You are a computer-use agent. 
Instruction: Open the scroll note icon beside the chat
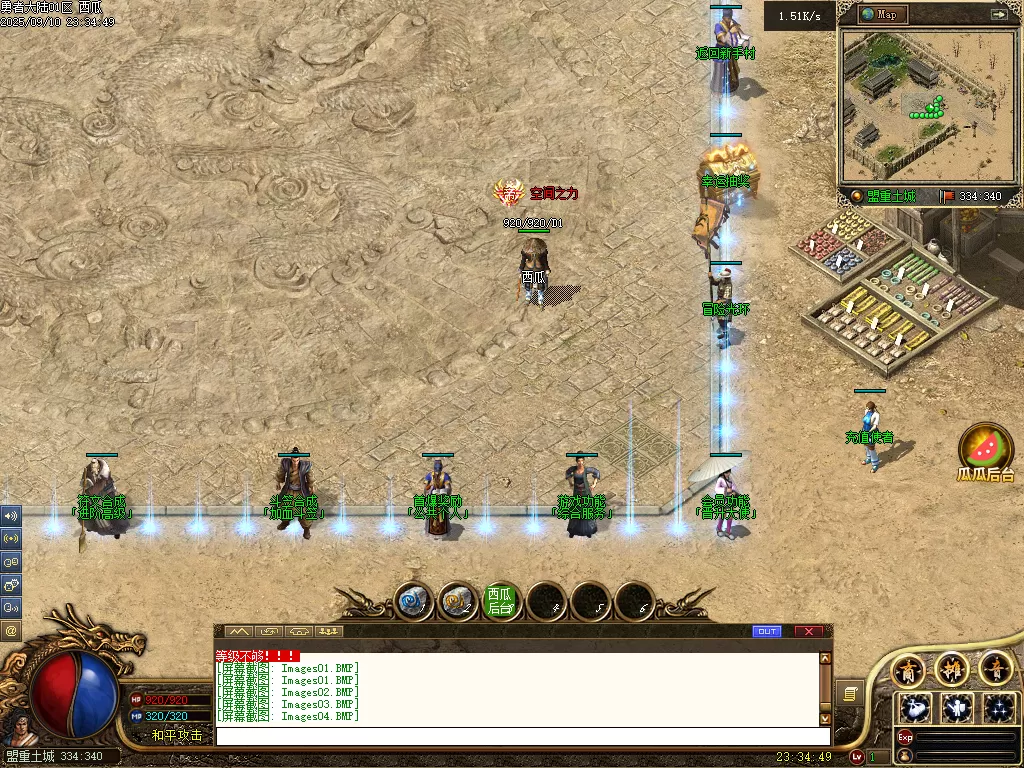[x=850, y=692]
